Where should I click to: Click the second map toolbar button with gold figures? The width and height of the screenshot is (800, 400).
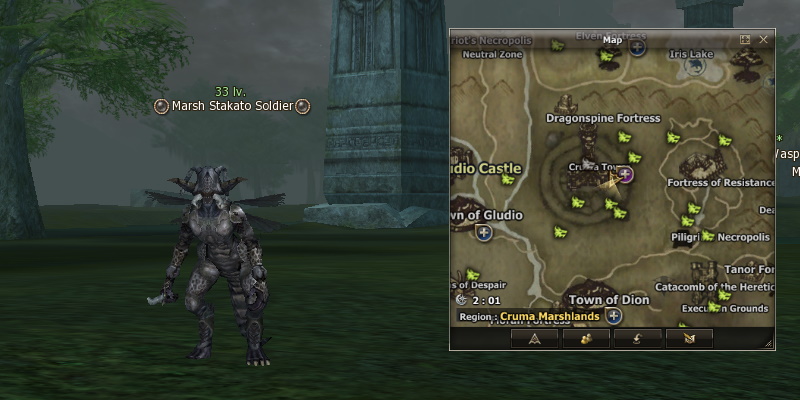(586, 338)
